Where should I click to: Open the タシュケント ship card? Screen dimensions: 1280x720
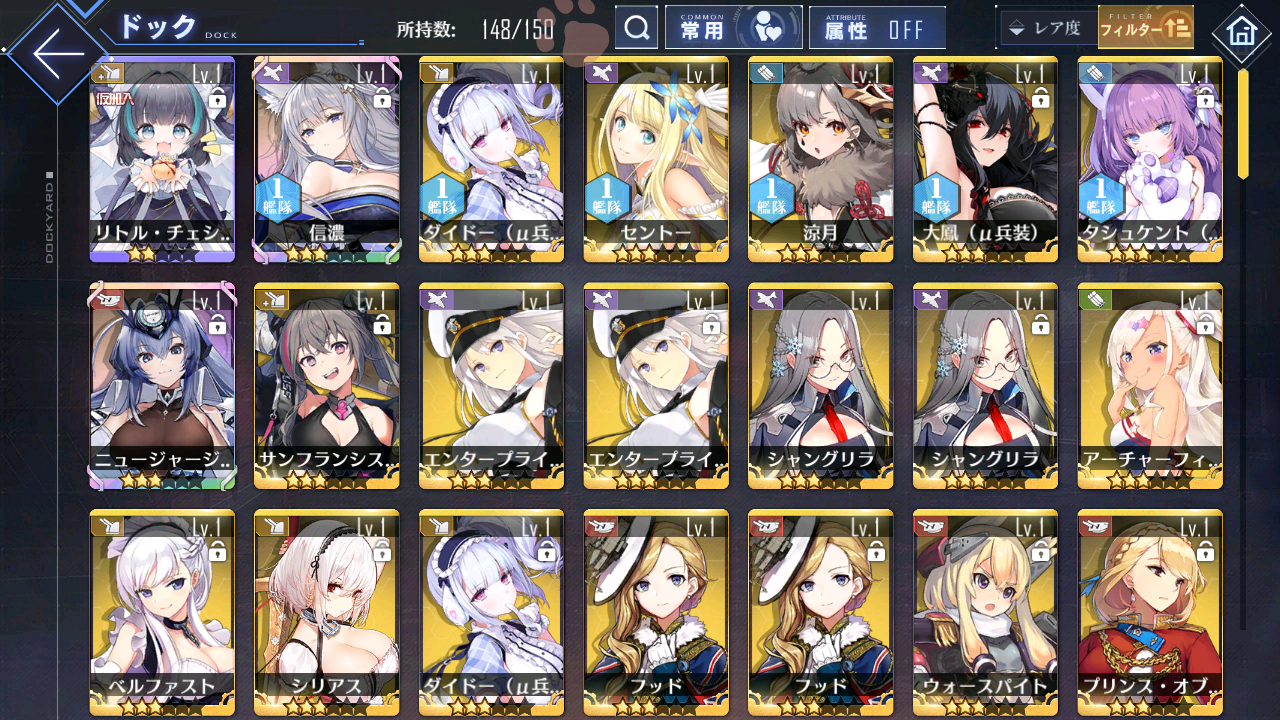click(x=1149, y=158)
